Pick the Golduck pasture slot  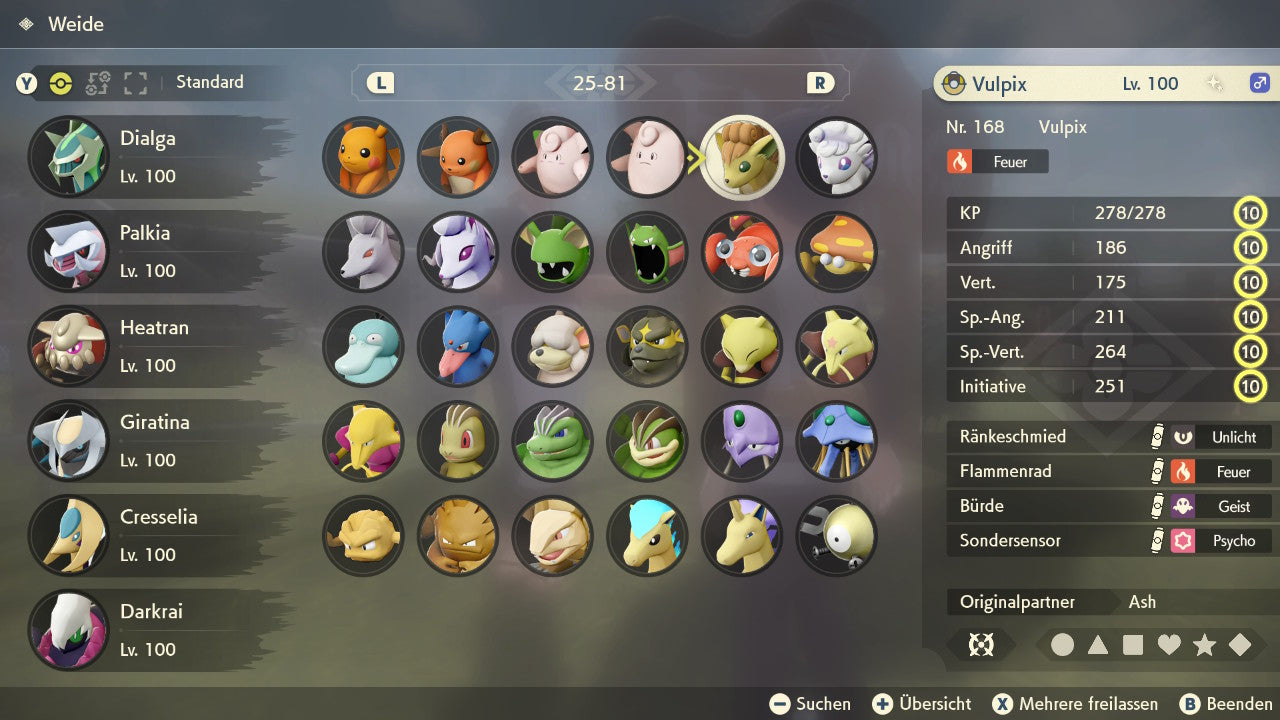tap(458, 347)
